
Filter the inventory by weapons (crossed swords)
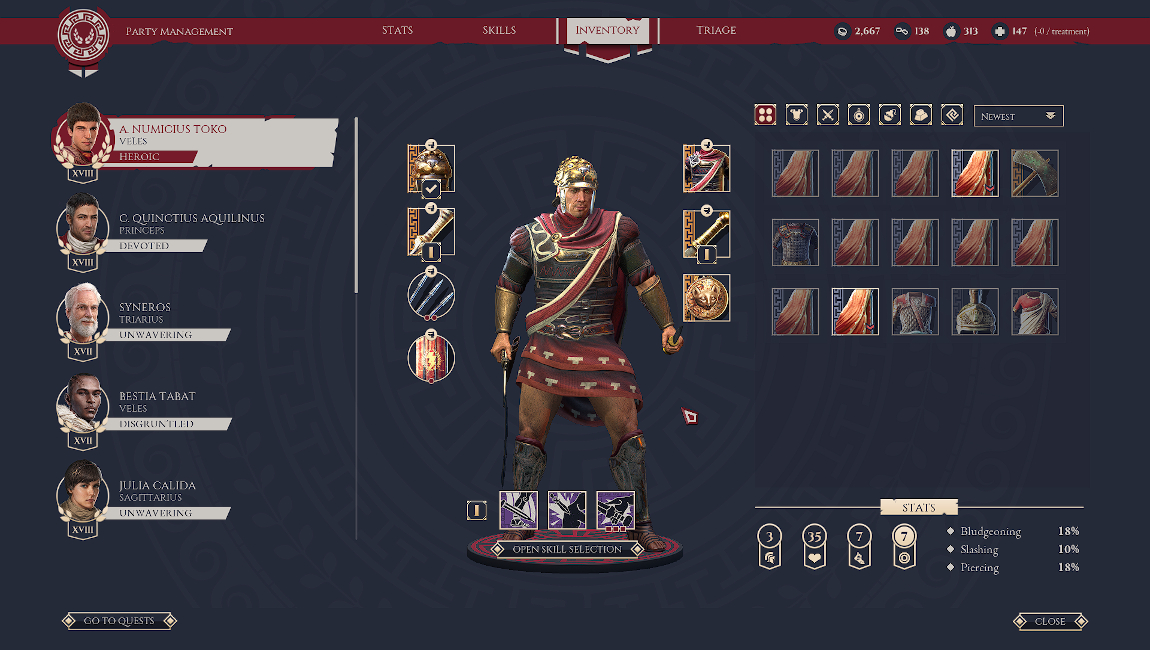pyautogui.click(x=828, y=115)
